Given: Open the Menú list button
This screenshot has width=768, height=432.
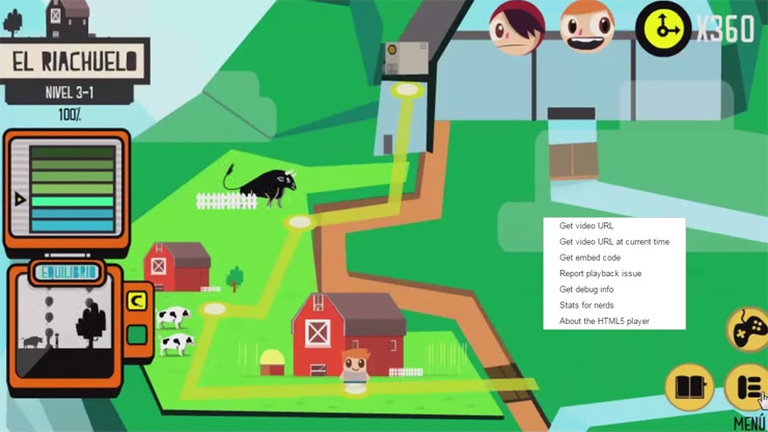Looking at the screenshot, I should 746,388.
